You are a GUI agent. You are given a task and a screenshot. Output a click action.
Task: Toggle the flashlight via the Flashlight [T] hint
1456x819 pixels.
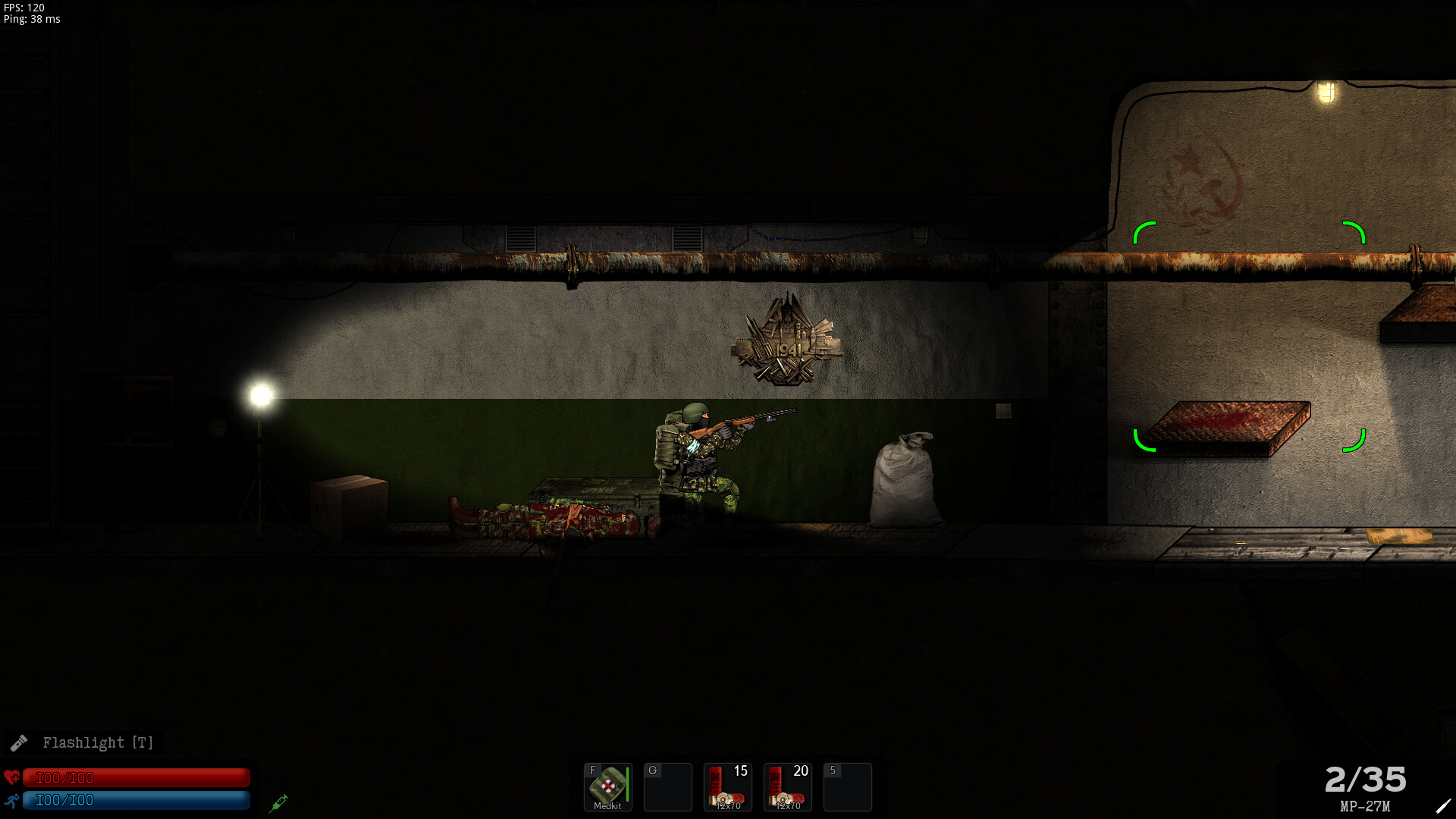point(99,743)
